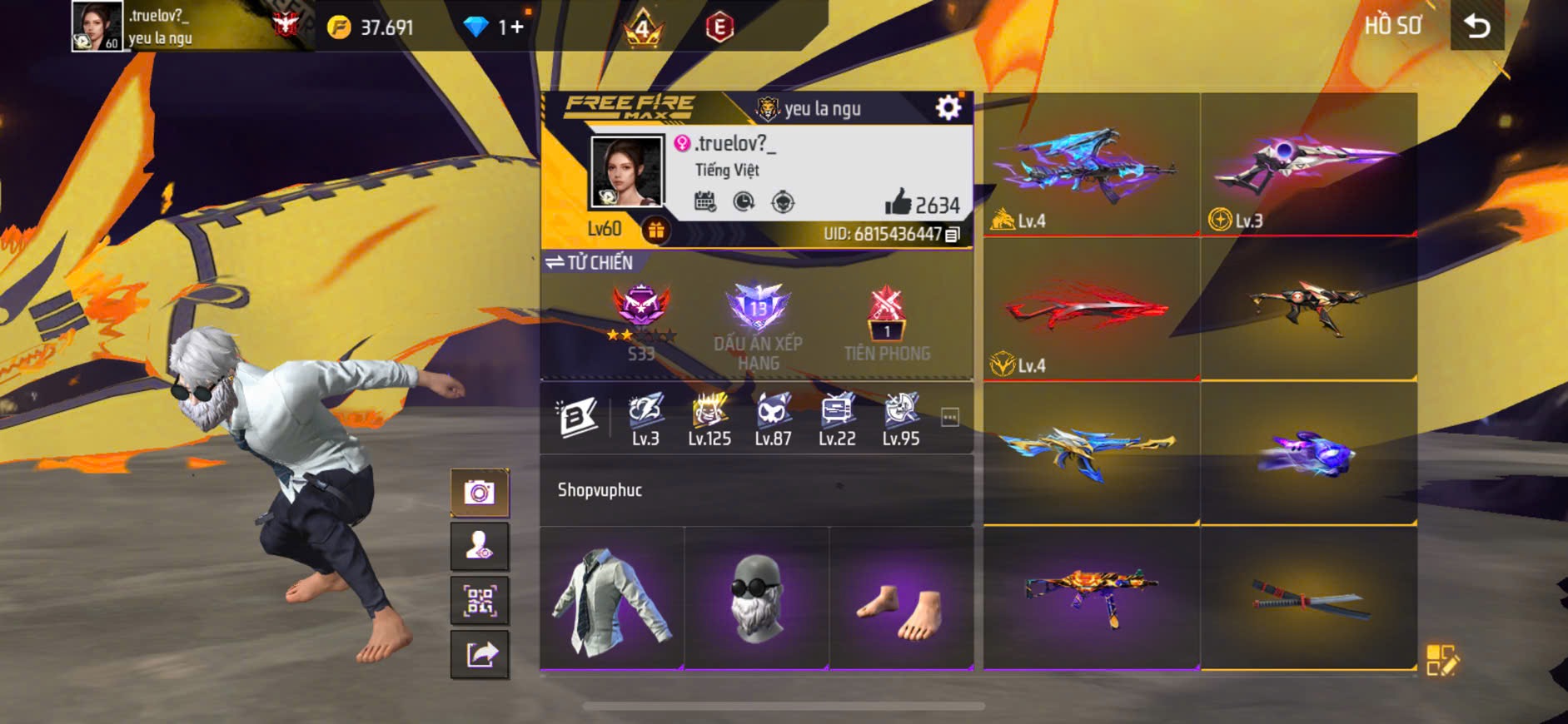1568x724 pixels.
Task: Select the bearded mask head slot
Action: tap(756, 598)
